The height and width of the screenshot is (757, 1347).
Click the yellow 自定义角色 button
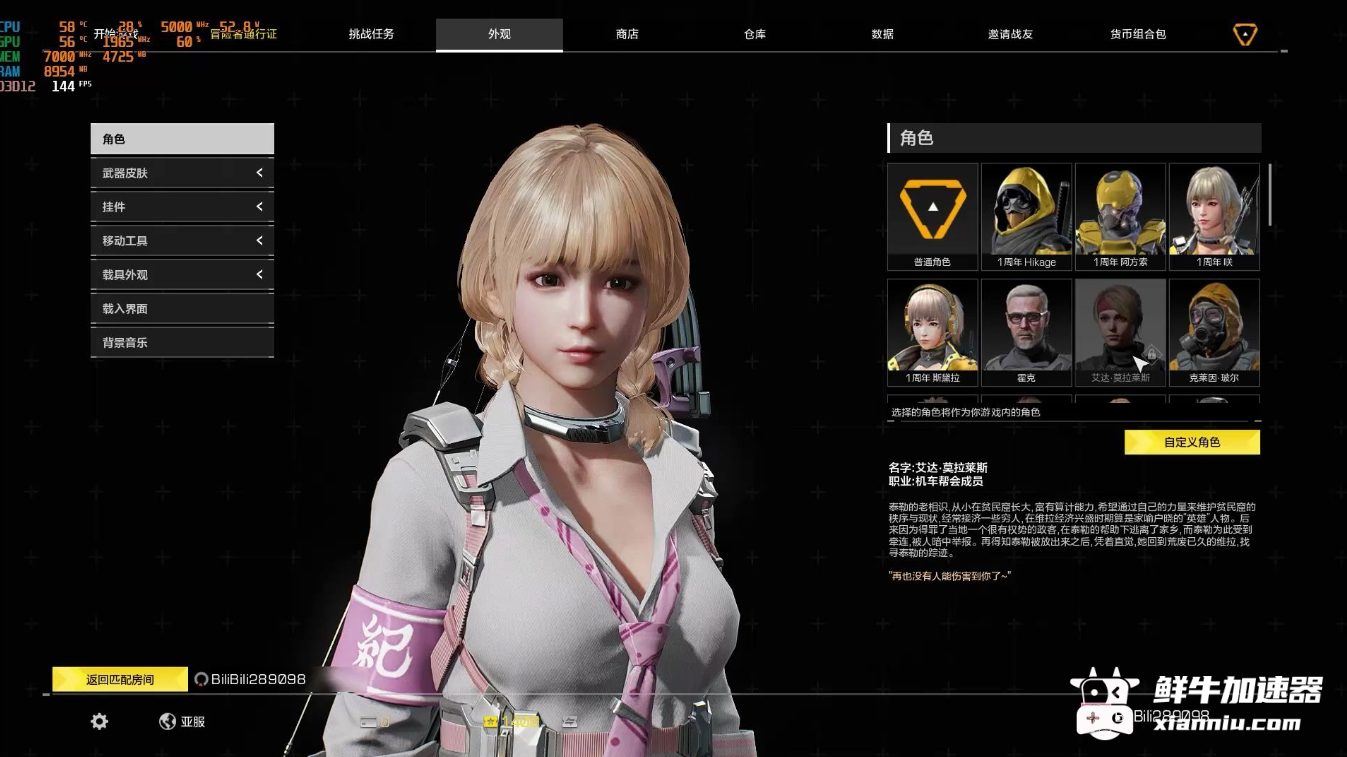tap(1192, 442)
